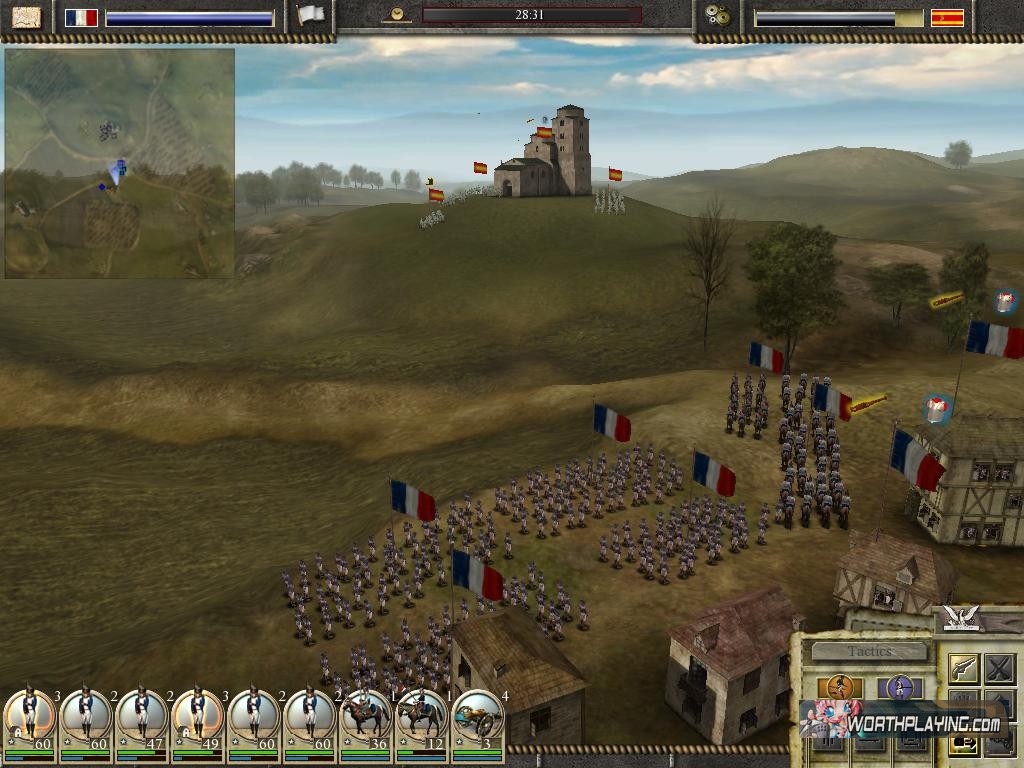Click the clock icon beside the timer
Screen dimensions: 1024x768
click(398, 15)
